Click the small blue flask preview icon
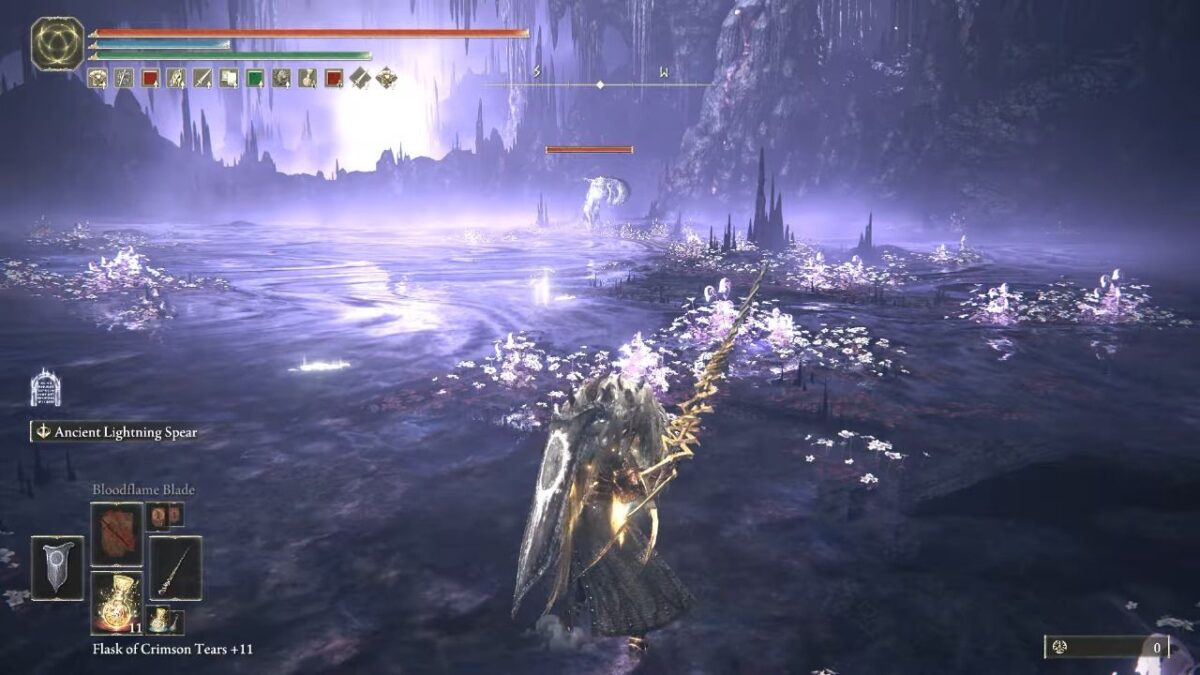 click(x=159, y=620)
